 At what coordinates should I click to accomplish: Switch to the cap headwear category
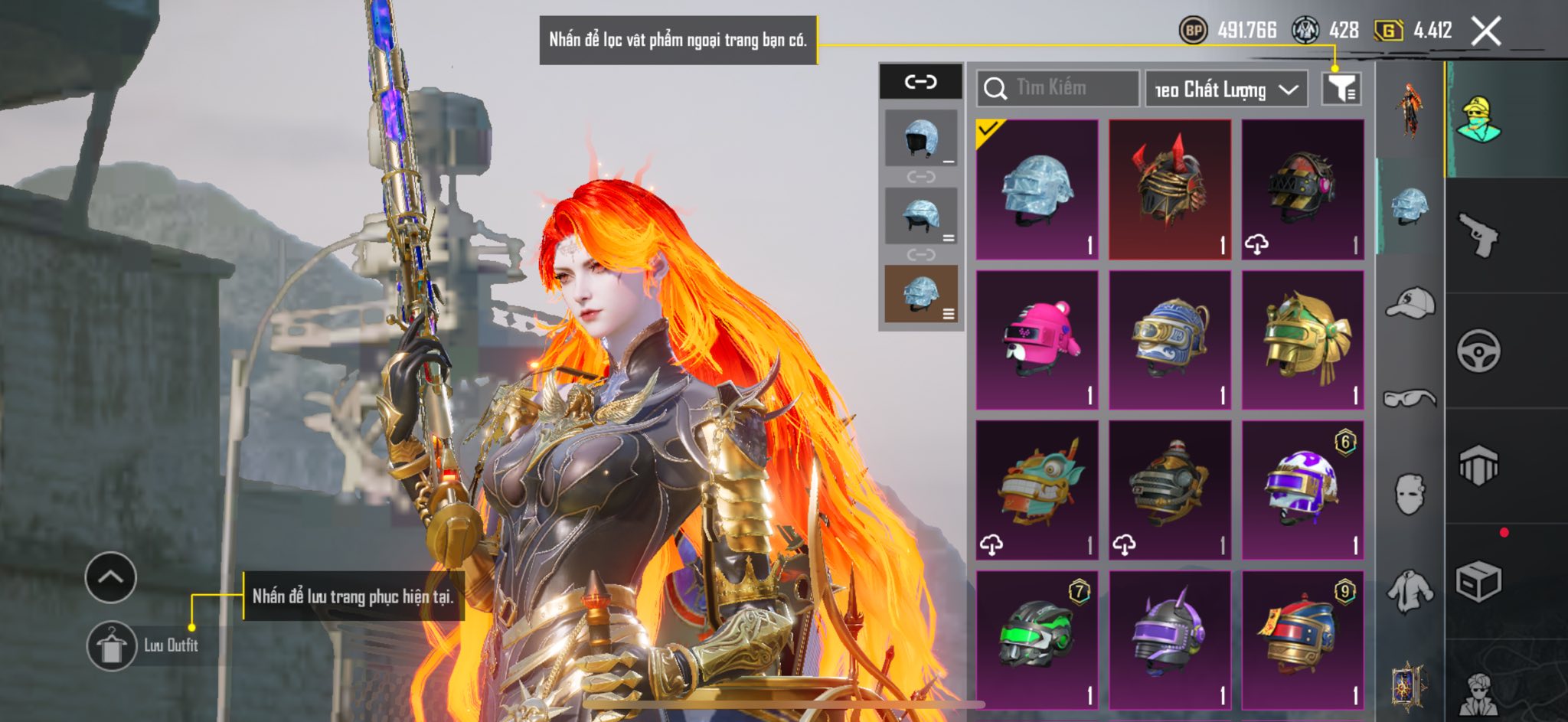tap(1410, 303)
